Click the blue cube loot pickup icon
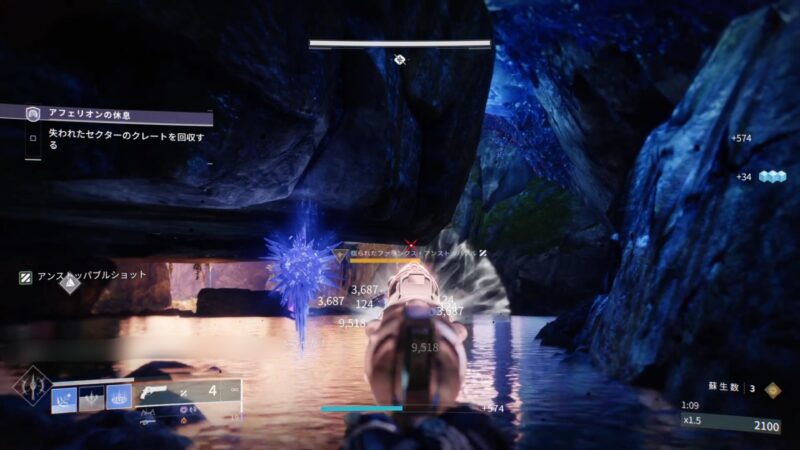This screenshot has height=450, width=800. point(773,176)
